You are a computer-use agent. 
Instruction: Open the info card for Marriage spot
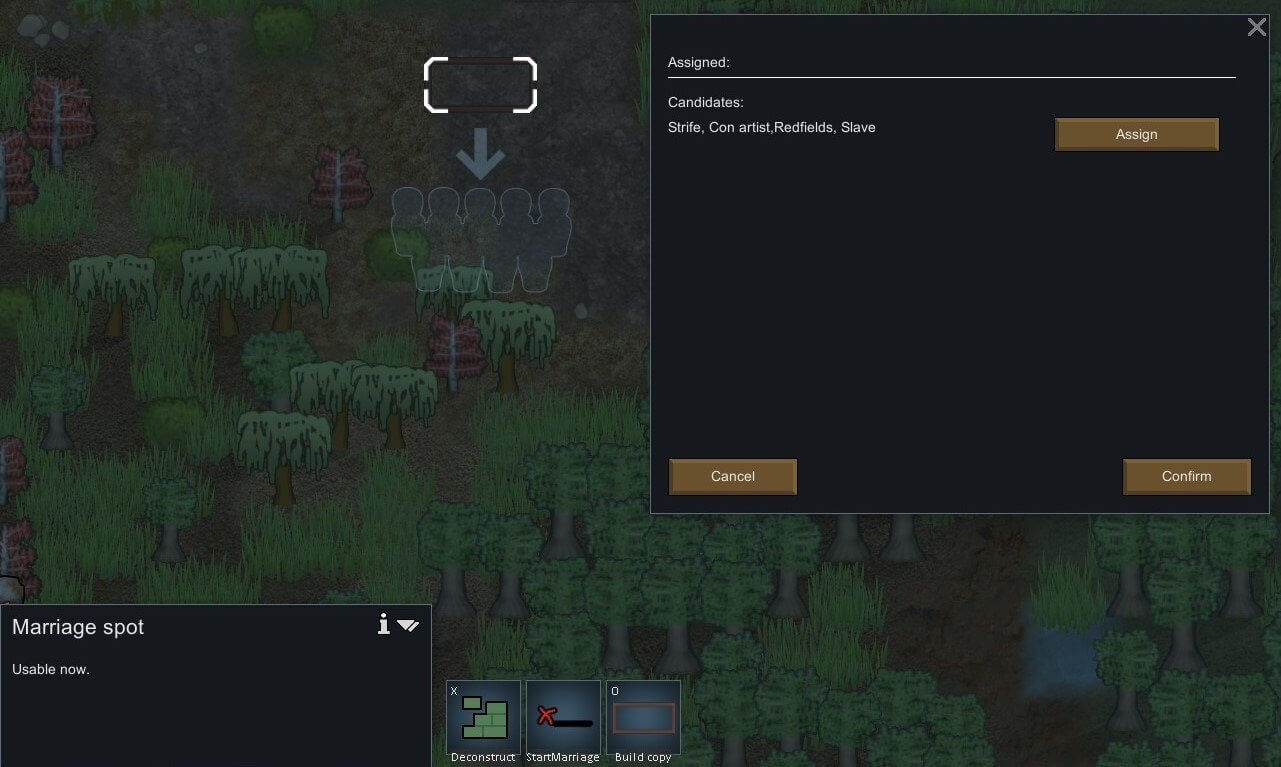point(383,625)
